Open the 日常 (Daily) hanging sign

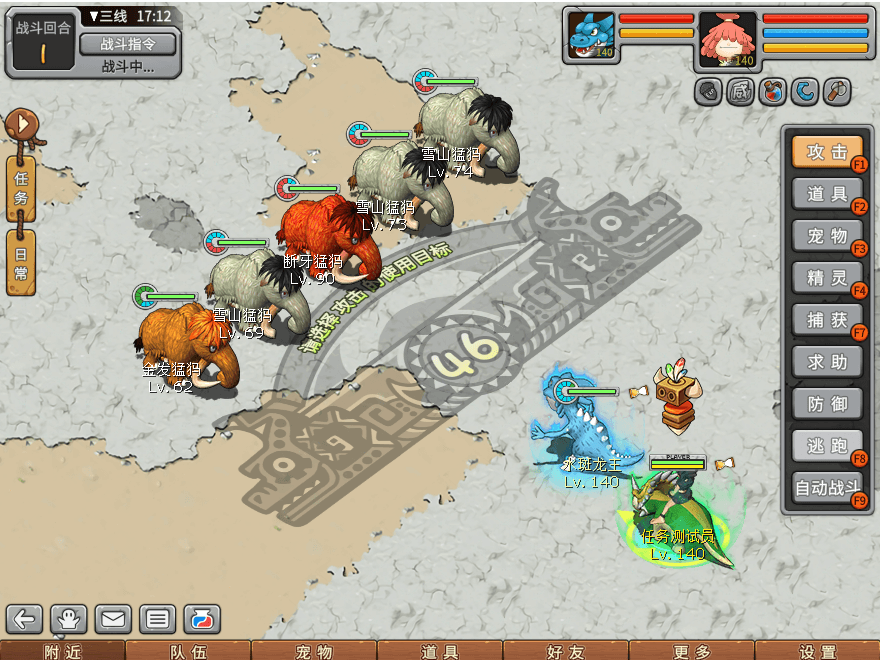click(x=21, y=260)
